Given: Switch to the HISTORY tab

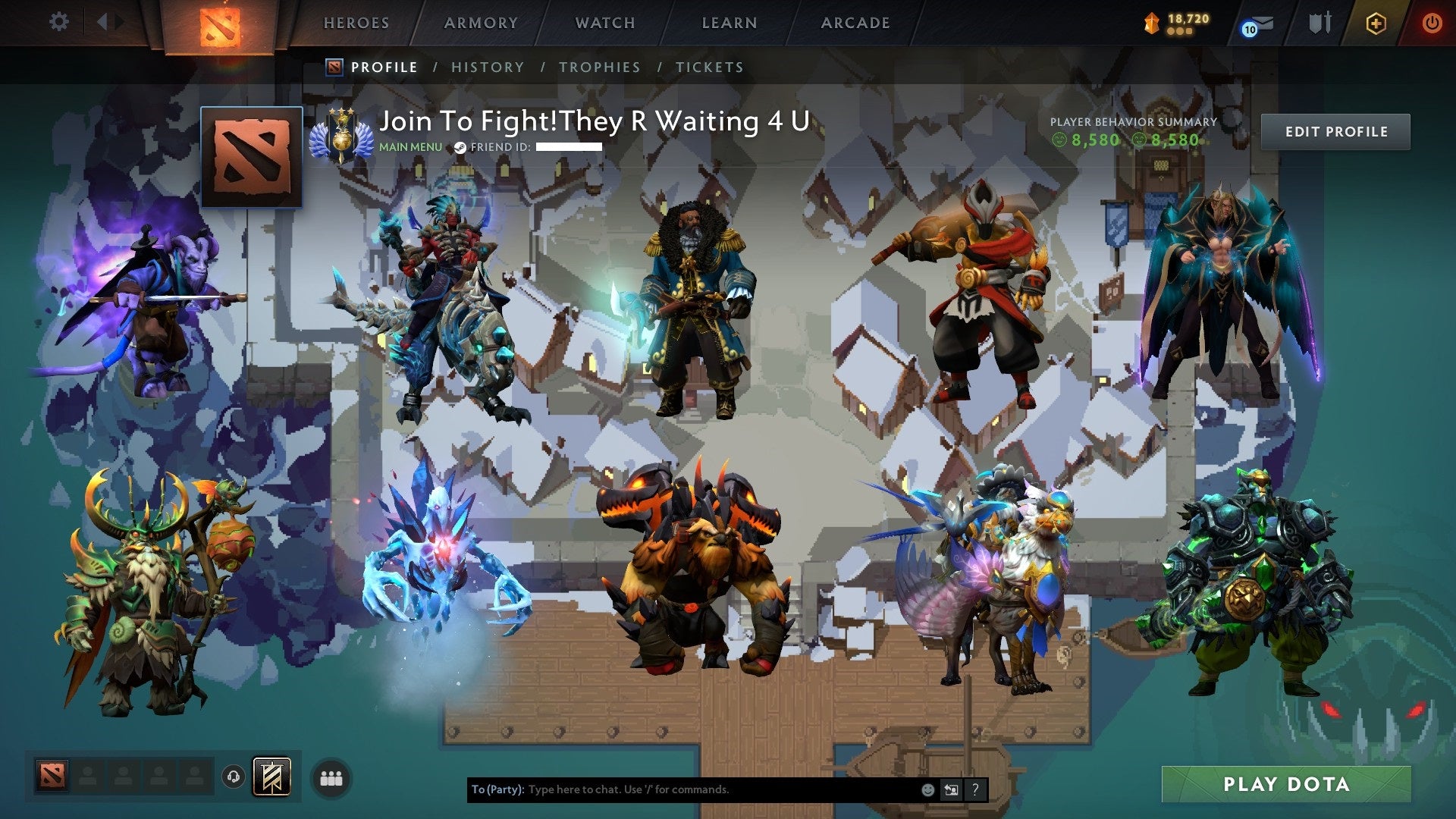Looking at the screenshot, I should (x=488, y=67).
